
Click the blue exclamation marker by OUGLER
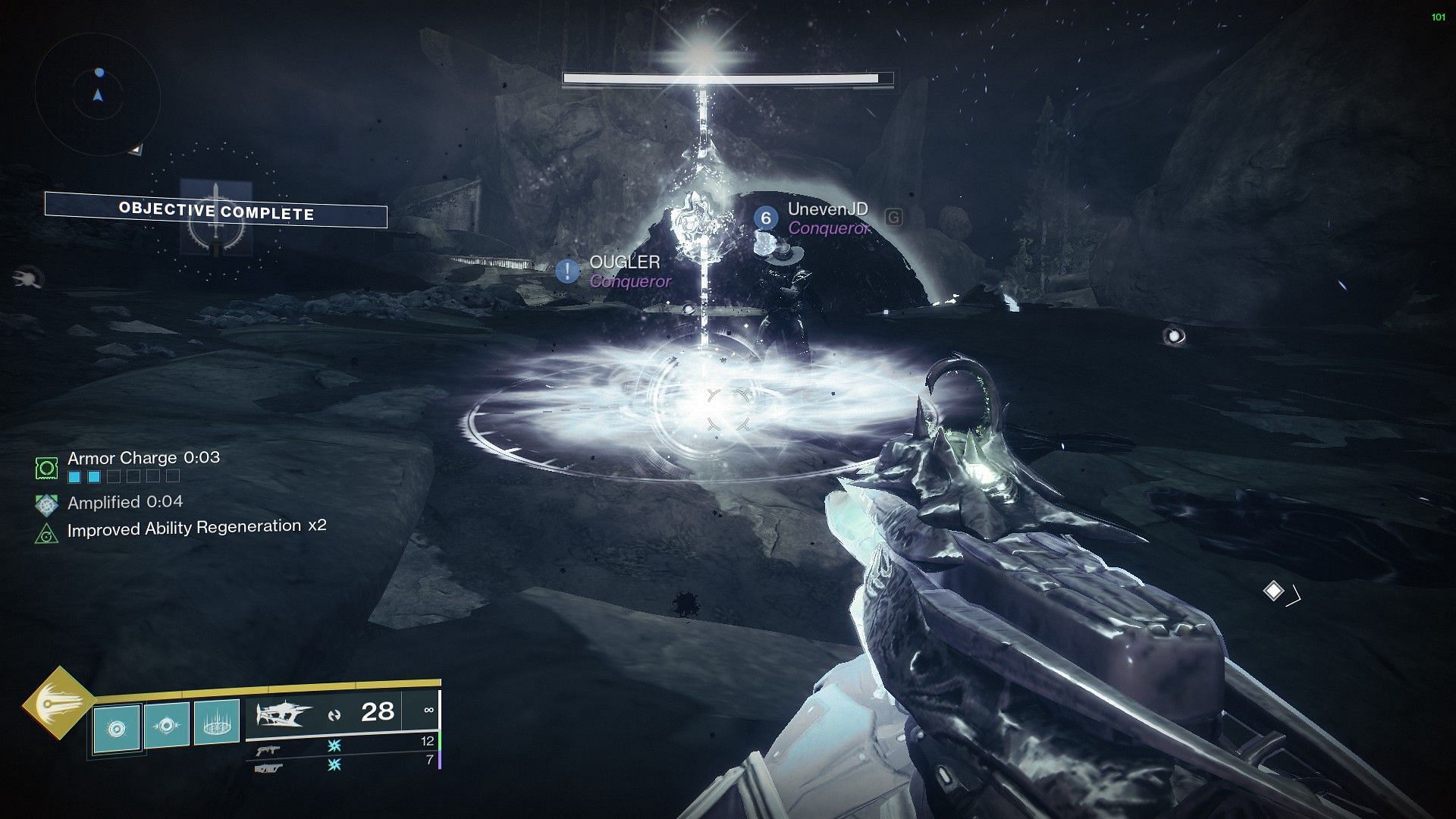[567, 271]
